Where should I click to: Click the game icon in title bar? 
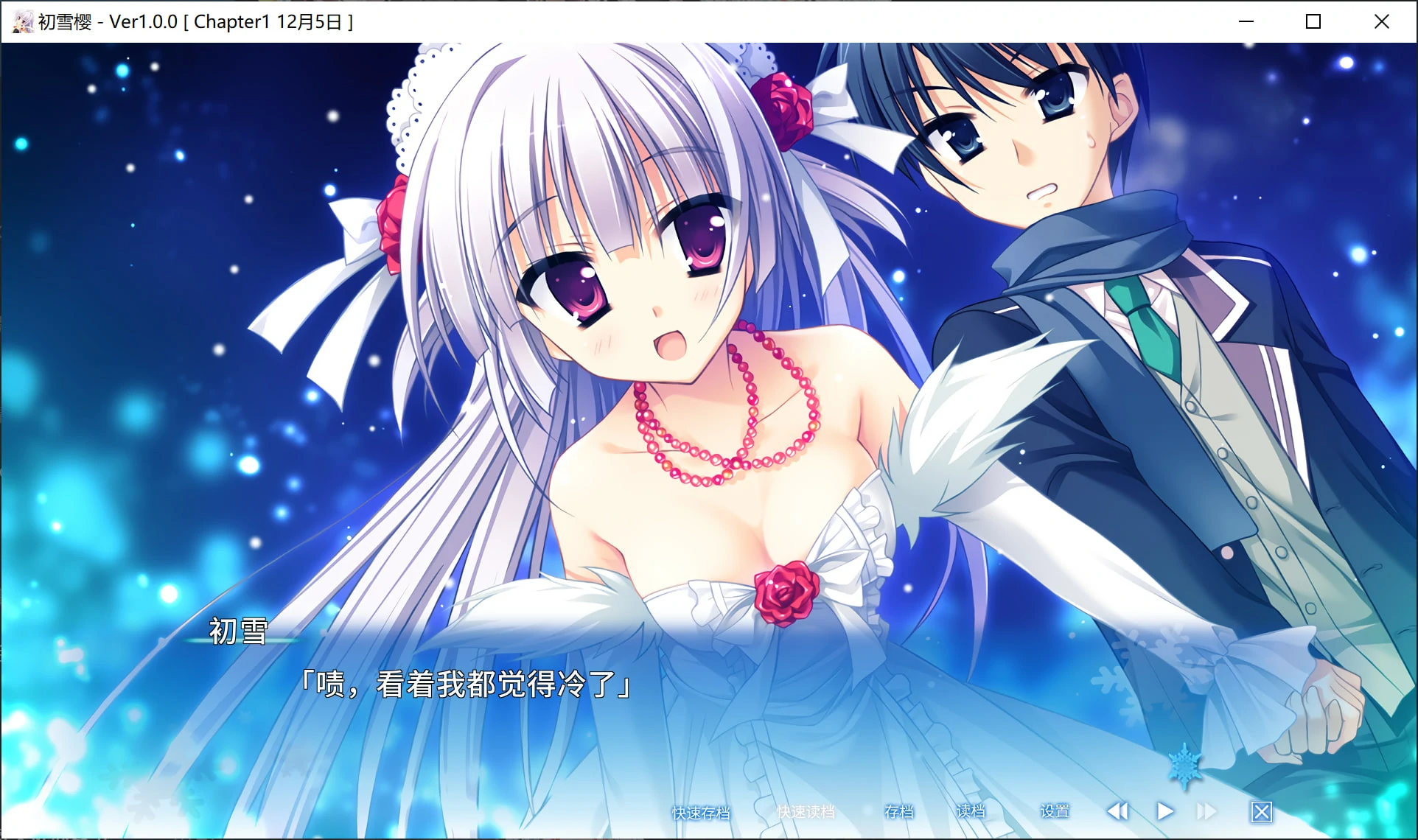coord(21,21)
